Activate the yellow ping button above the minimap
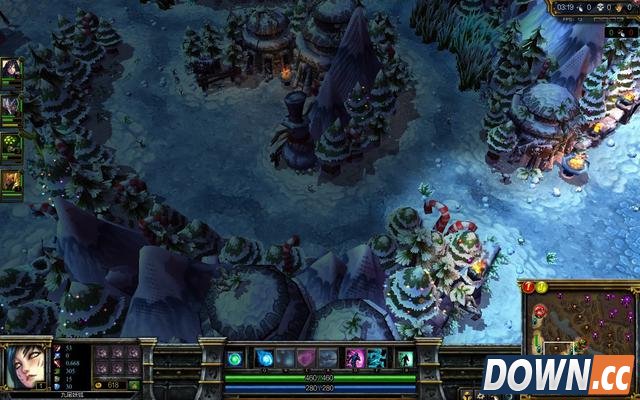This screenshot has height=400, width=640. 541,287
